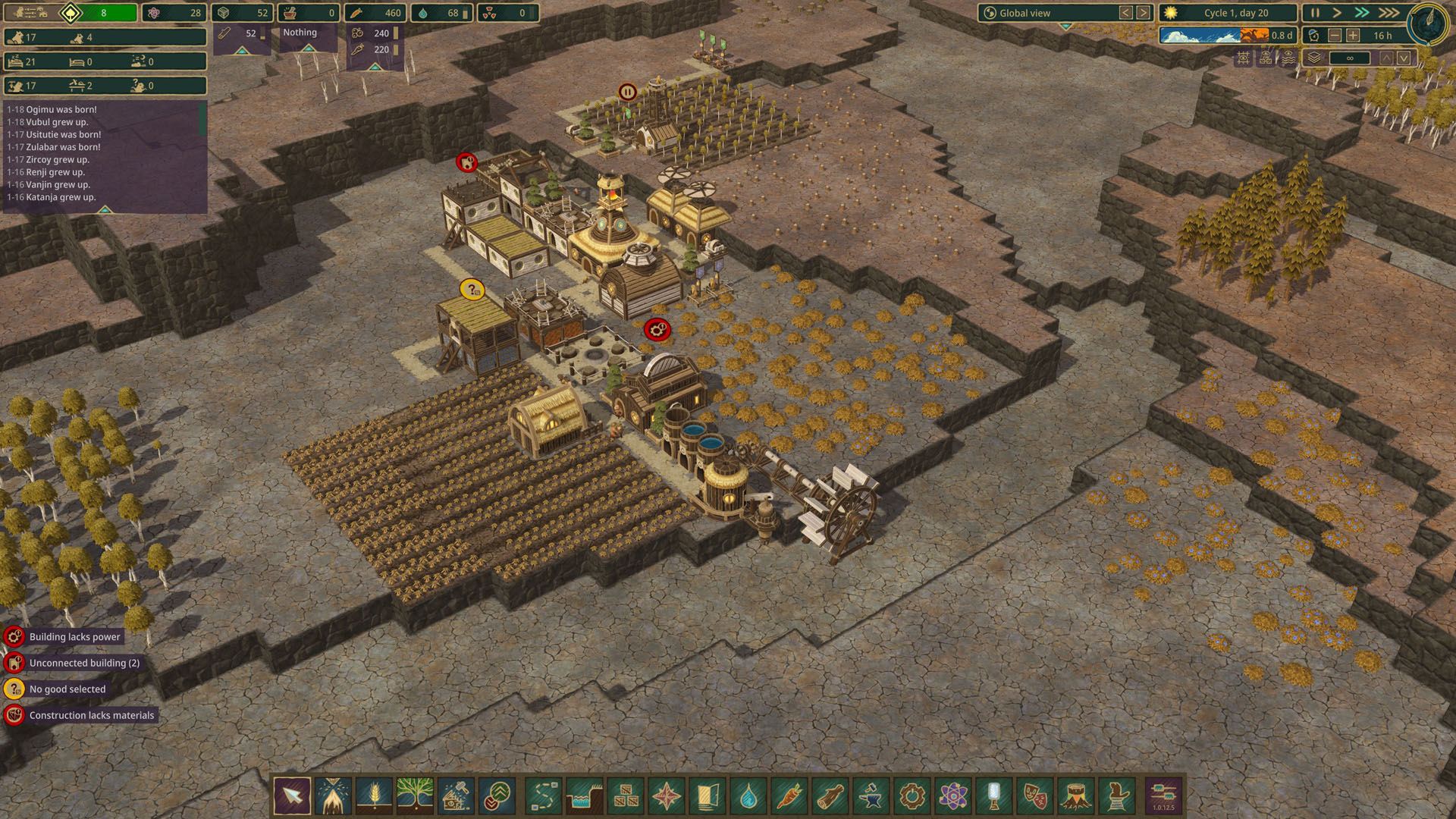
Task: Set game speed to normal single arrow
Action: [x=1337, y=13]
